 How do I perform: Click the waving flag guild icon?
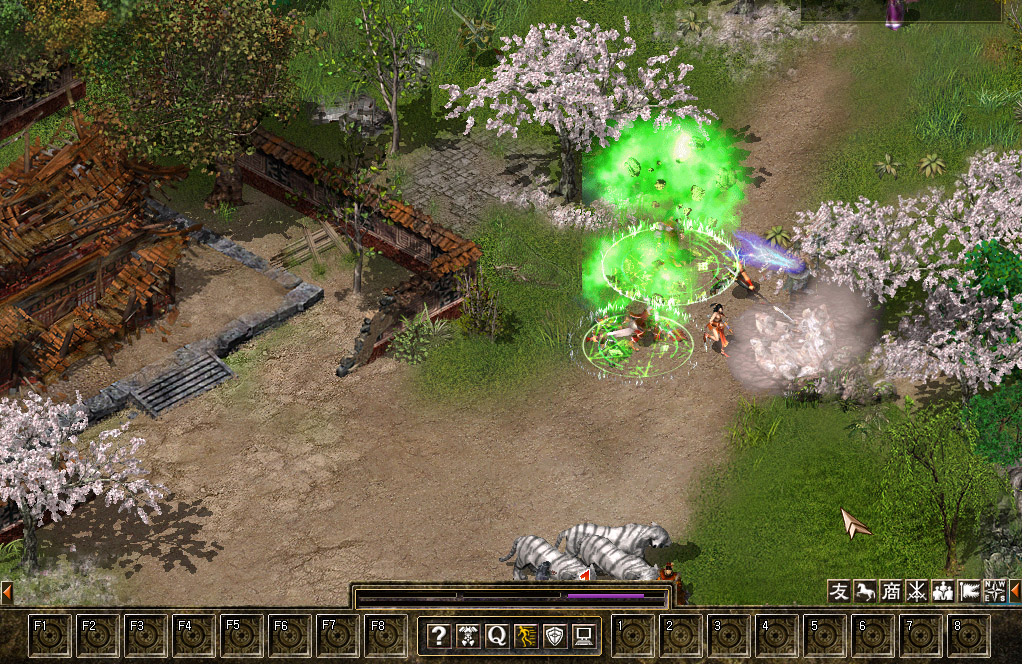point(968,591)
